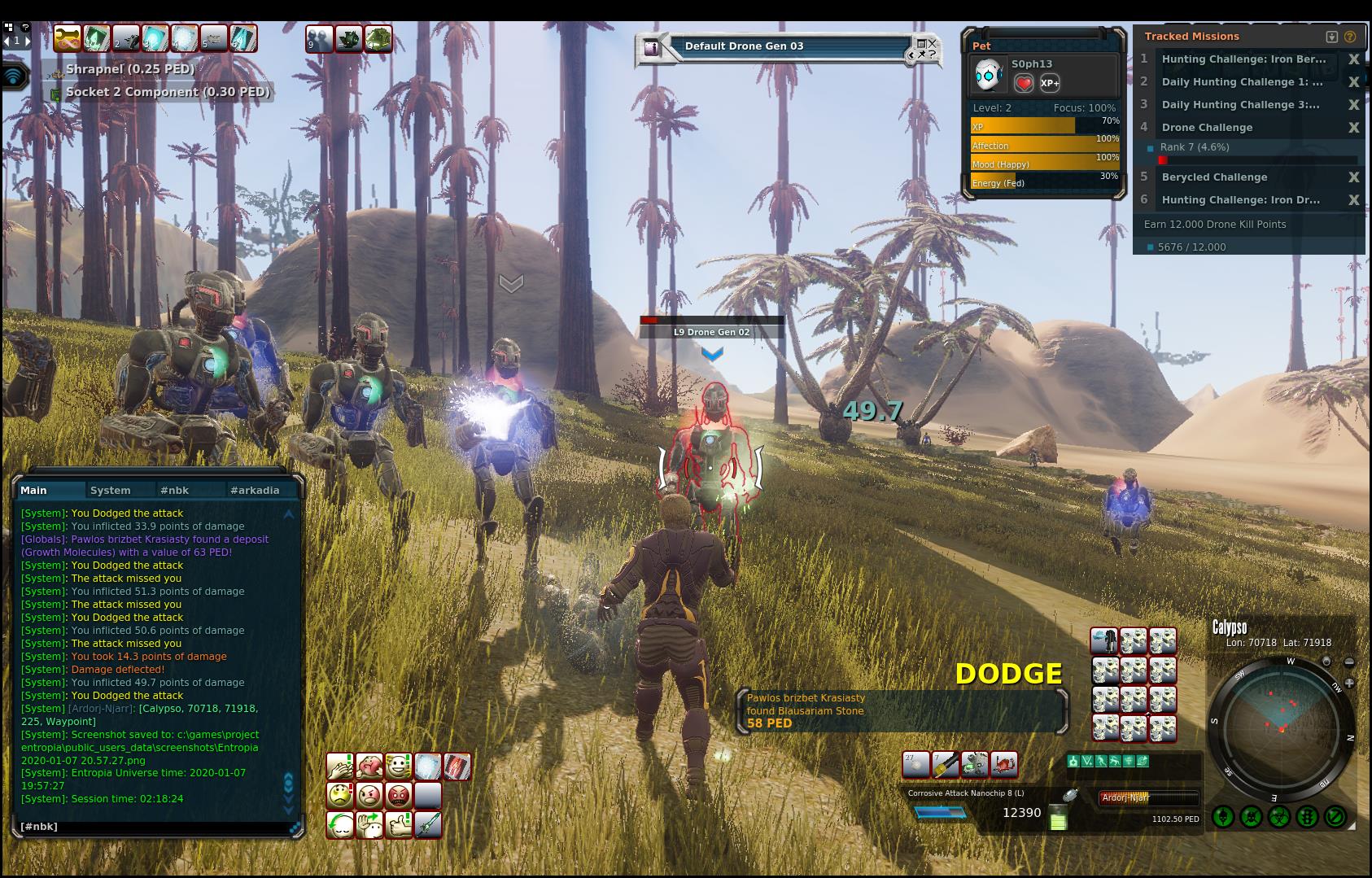Click the radar biohazard icon button
Screen dimensions: 1372x878
pos(1279,816)
